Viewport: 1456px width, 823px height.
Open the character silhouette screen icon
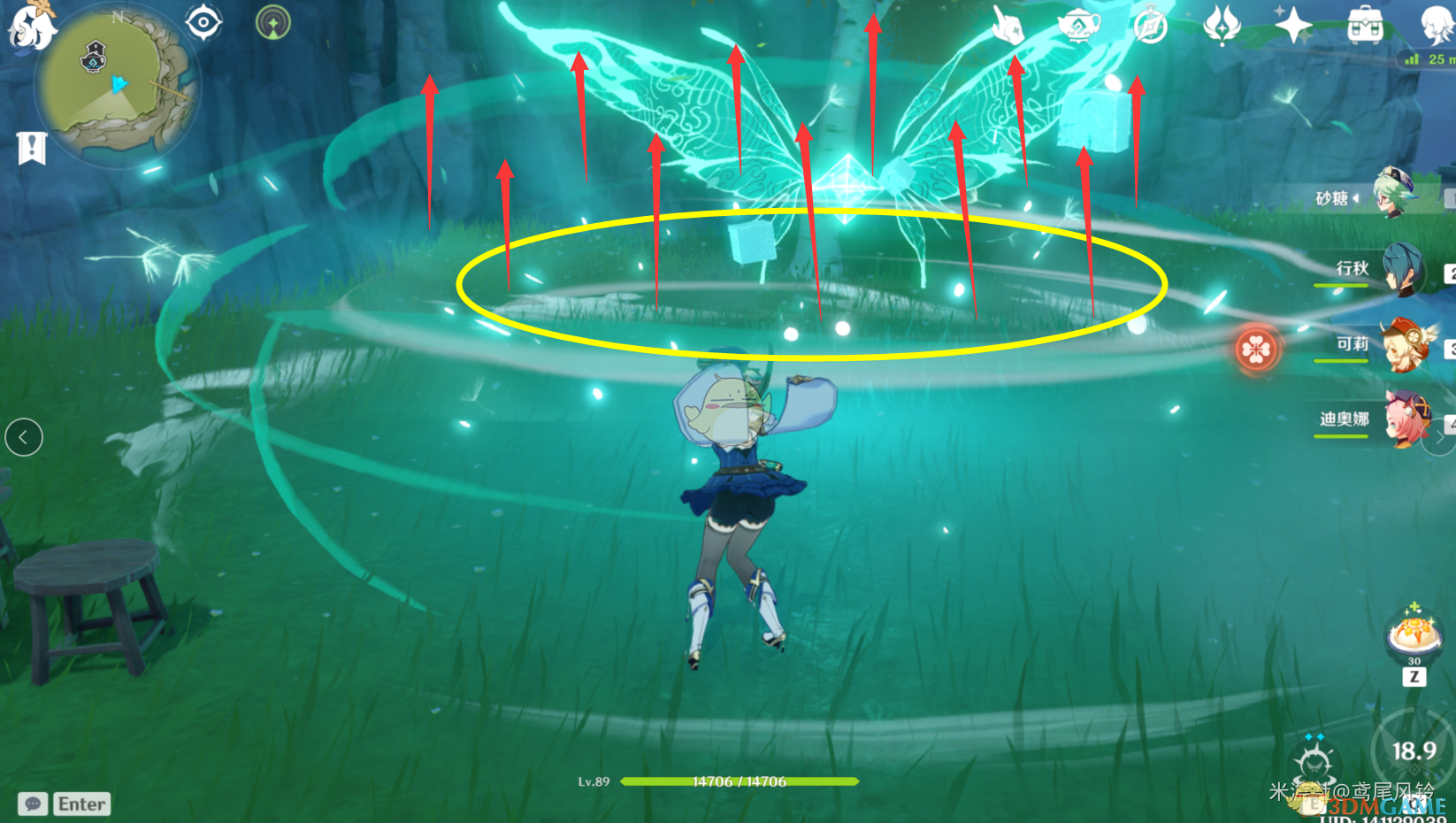(x=1435, y=25)
